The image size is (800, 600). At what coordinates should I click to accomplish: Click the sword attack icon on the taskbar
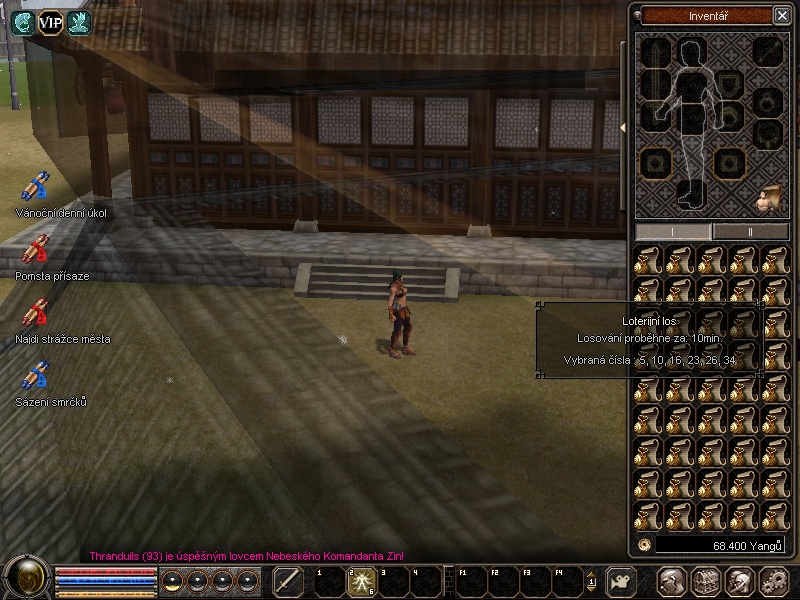click(x=288, y=581)
